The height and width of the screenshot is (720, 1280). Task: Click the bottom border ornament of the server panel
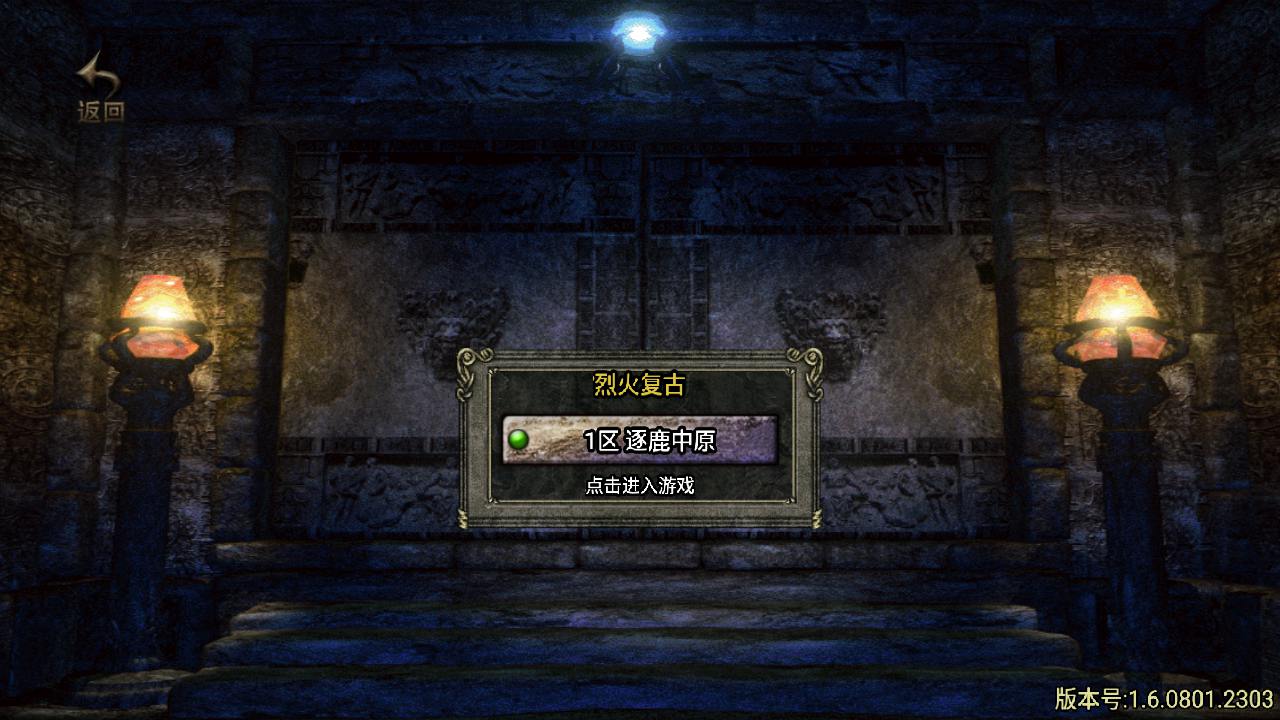pyautogui.click(x=640, y=520)
